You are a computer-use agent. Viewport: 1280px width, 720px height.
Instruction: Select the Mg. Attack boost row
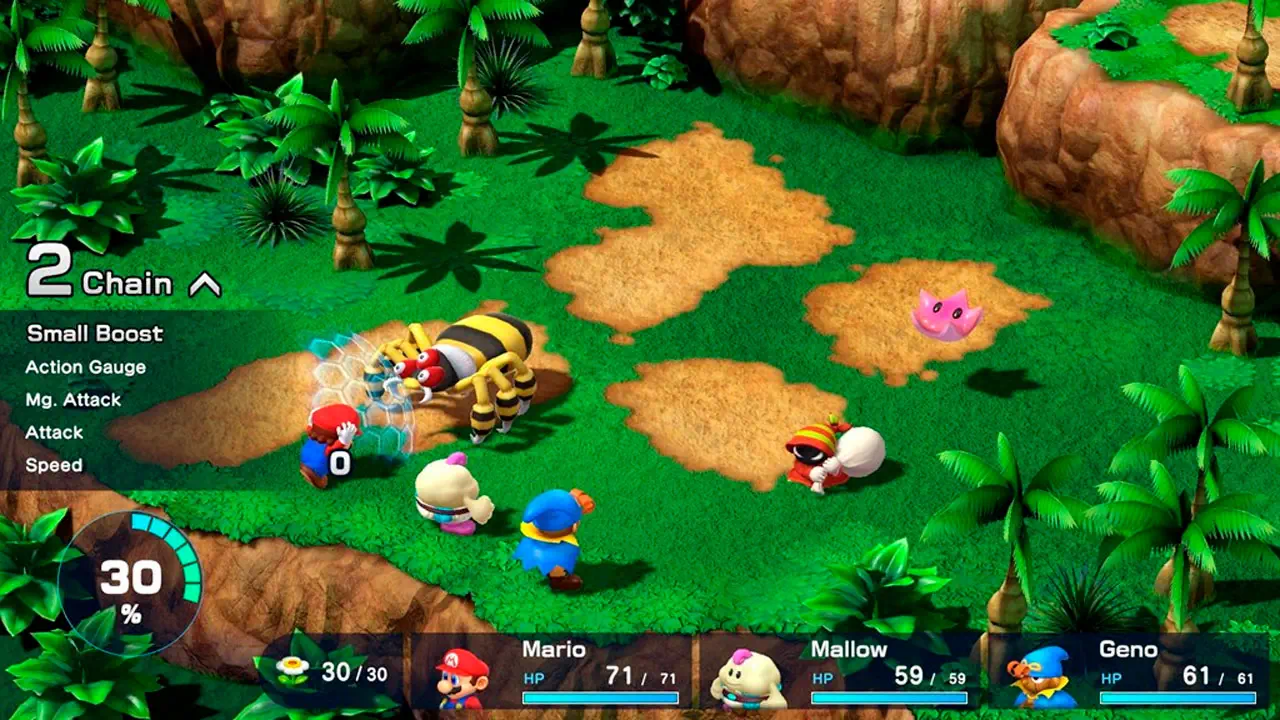(x=73, y=400)
